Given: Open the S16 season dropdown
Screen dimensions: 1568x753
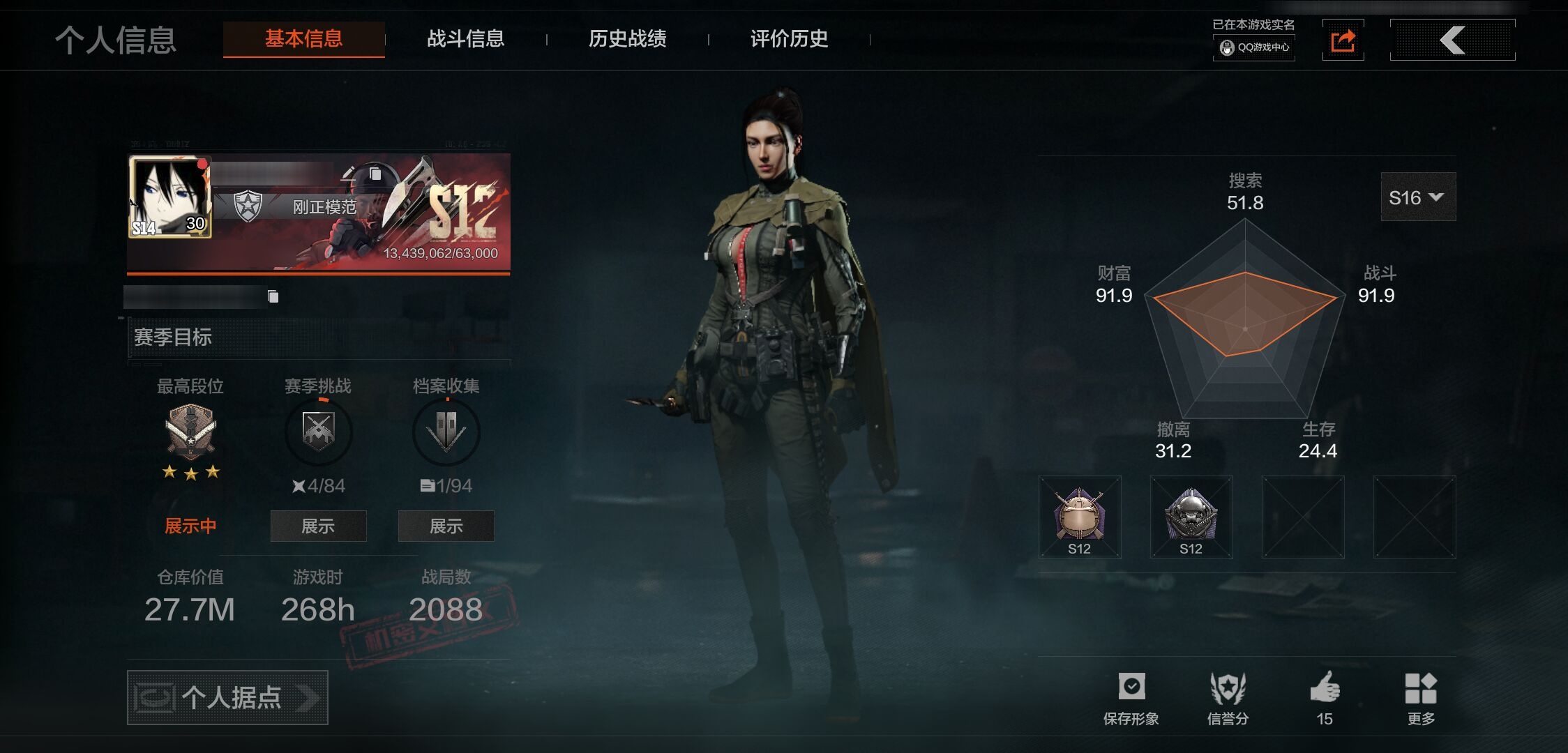Looking at the screenshot, I should 1417,198.
